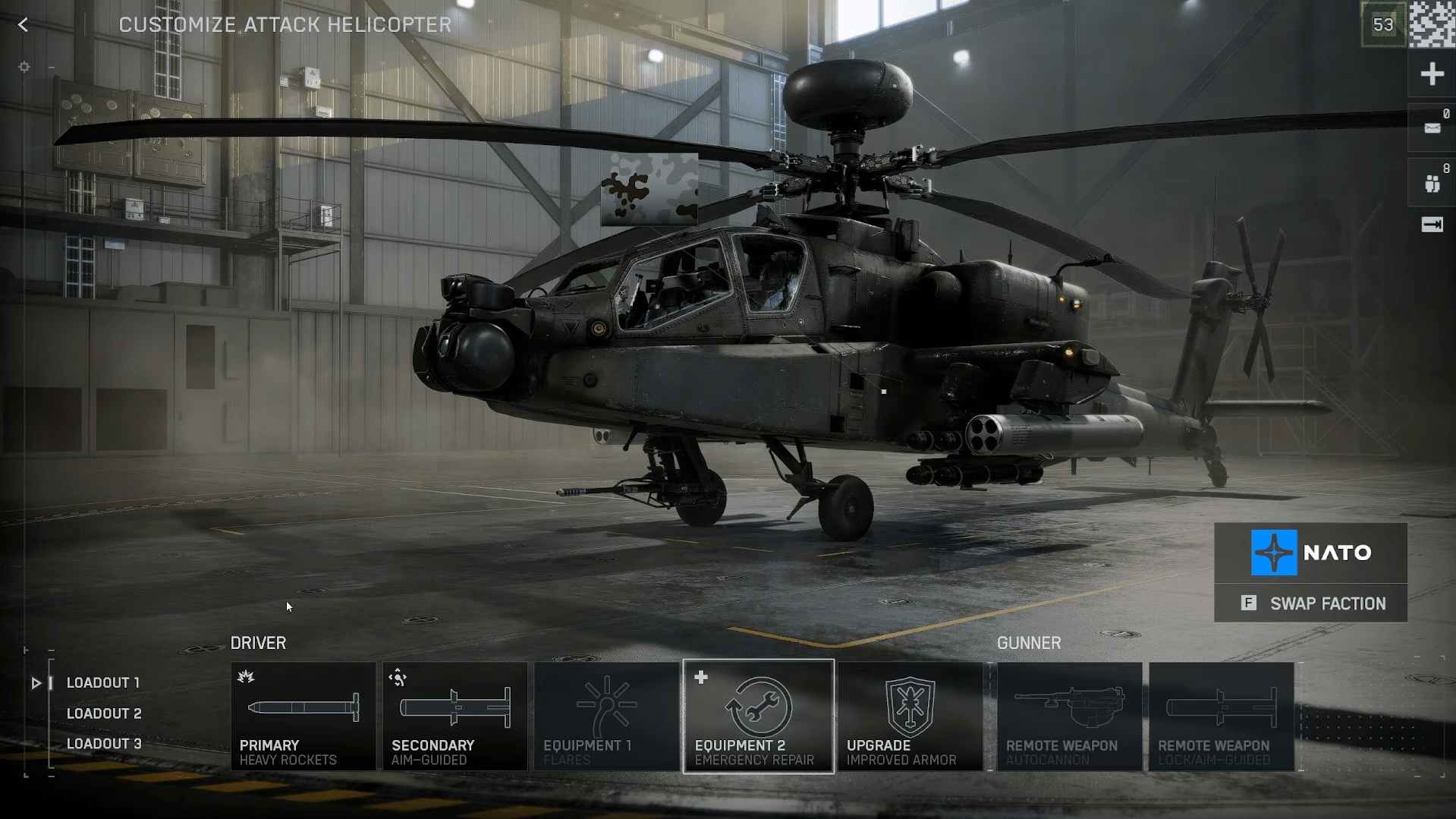Switch to Loadout 2
The image size is (1456, 819).
[104, 713]
